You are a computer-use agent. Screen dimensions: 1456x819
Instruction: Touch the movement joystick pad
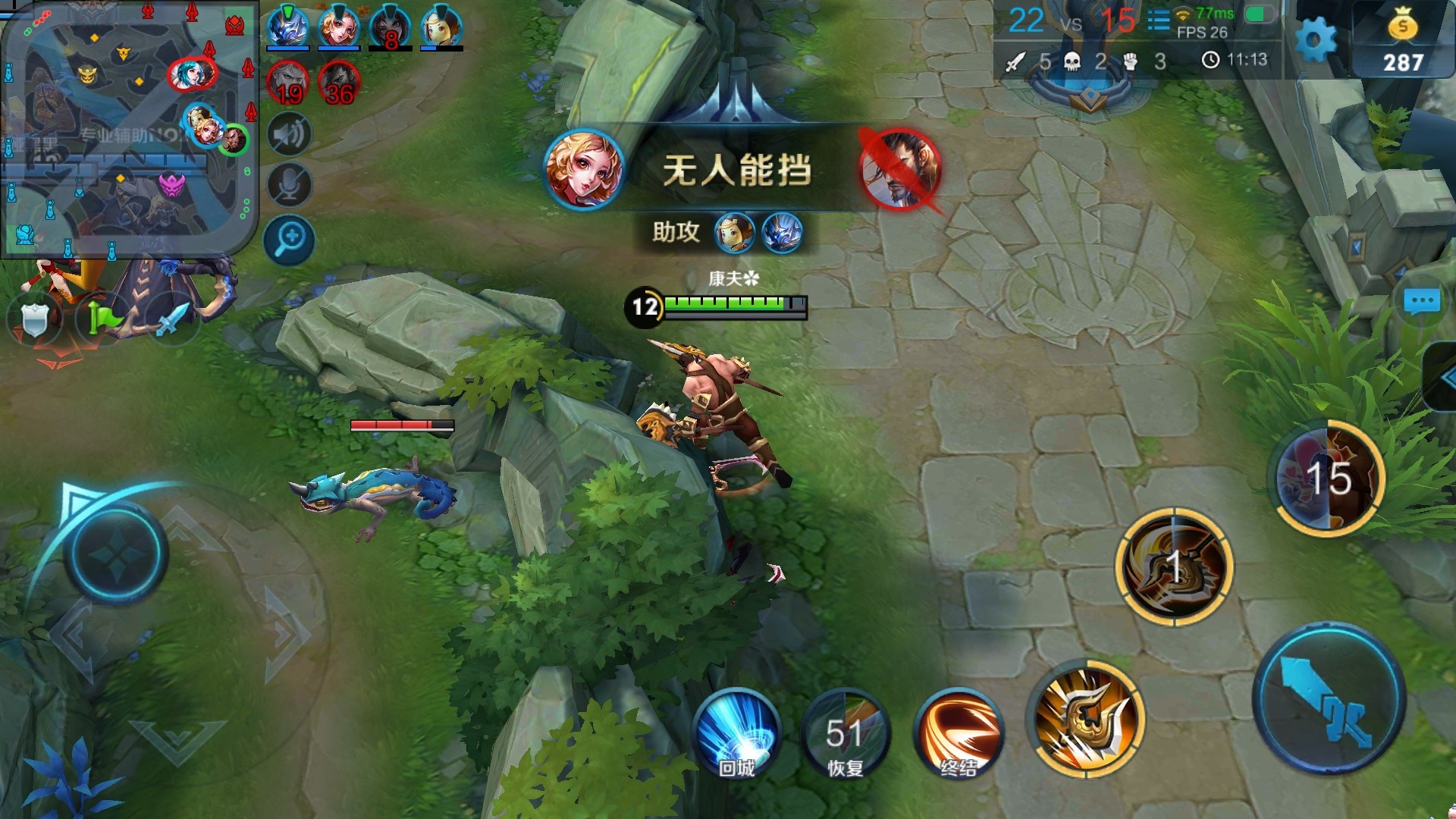(115, 554)
